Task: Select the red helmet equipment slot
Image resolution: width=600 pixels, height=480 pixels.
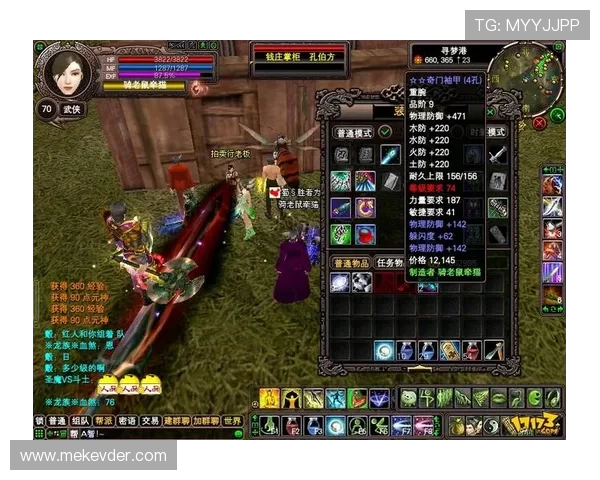Action: point(365,235)
